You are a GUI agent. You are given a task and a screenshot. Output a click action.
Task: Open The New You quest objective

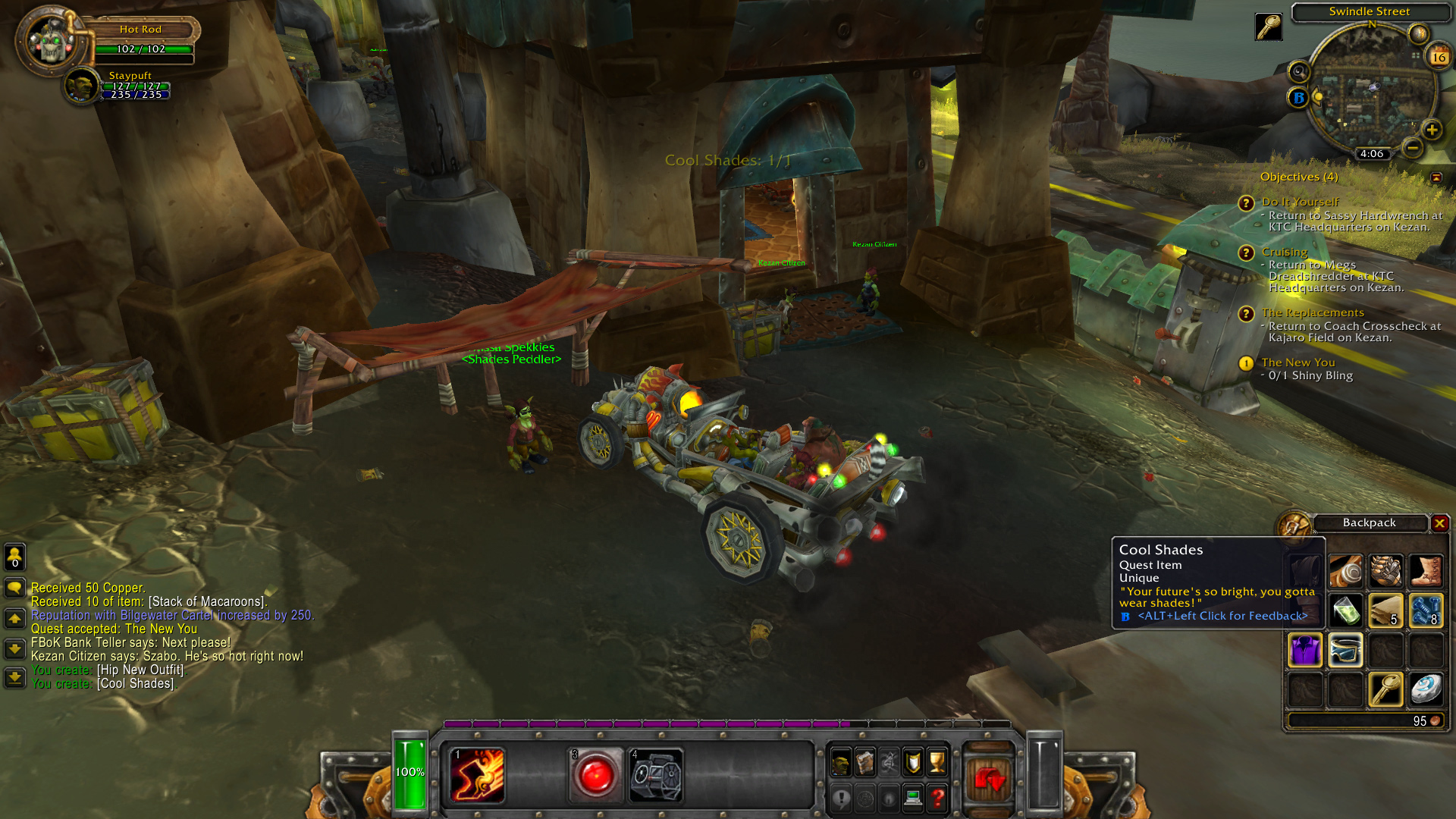pyautogui.click(x=1298, y=362)
